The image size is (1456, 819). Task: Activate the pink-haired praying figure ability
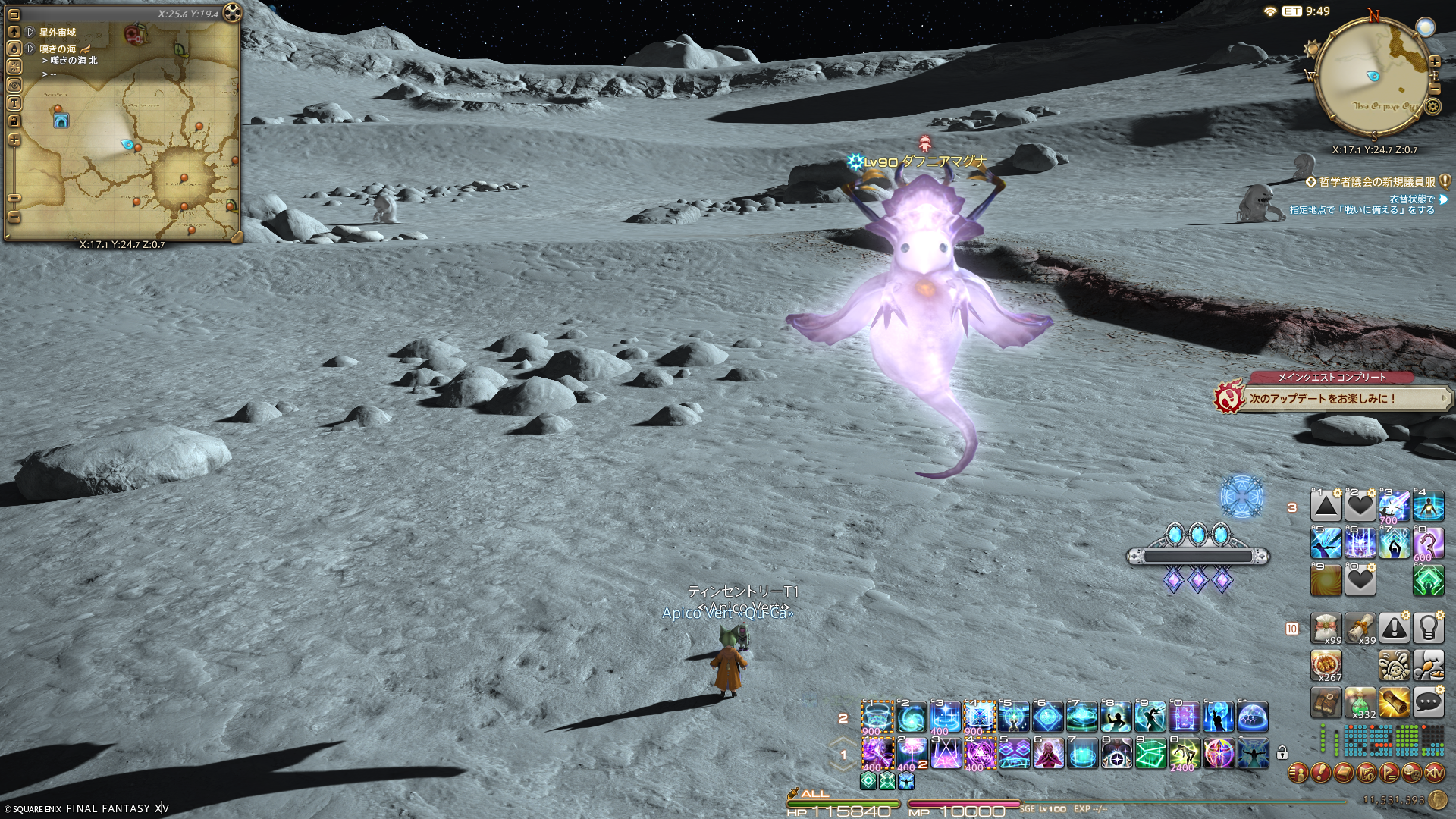[1048, 754]
